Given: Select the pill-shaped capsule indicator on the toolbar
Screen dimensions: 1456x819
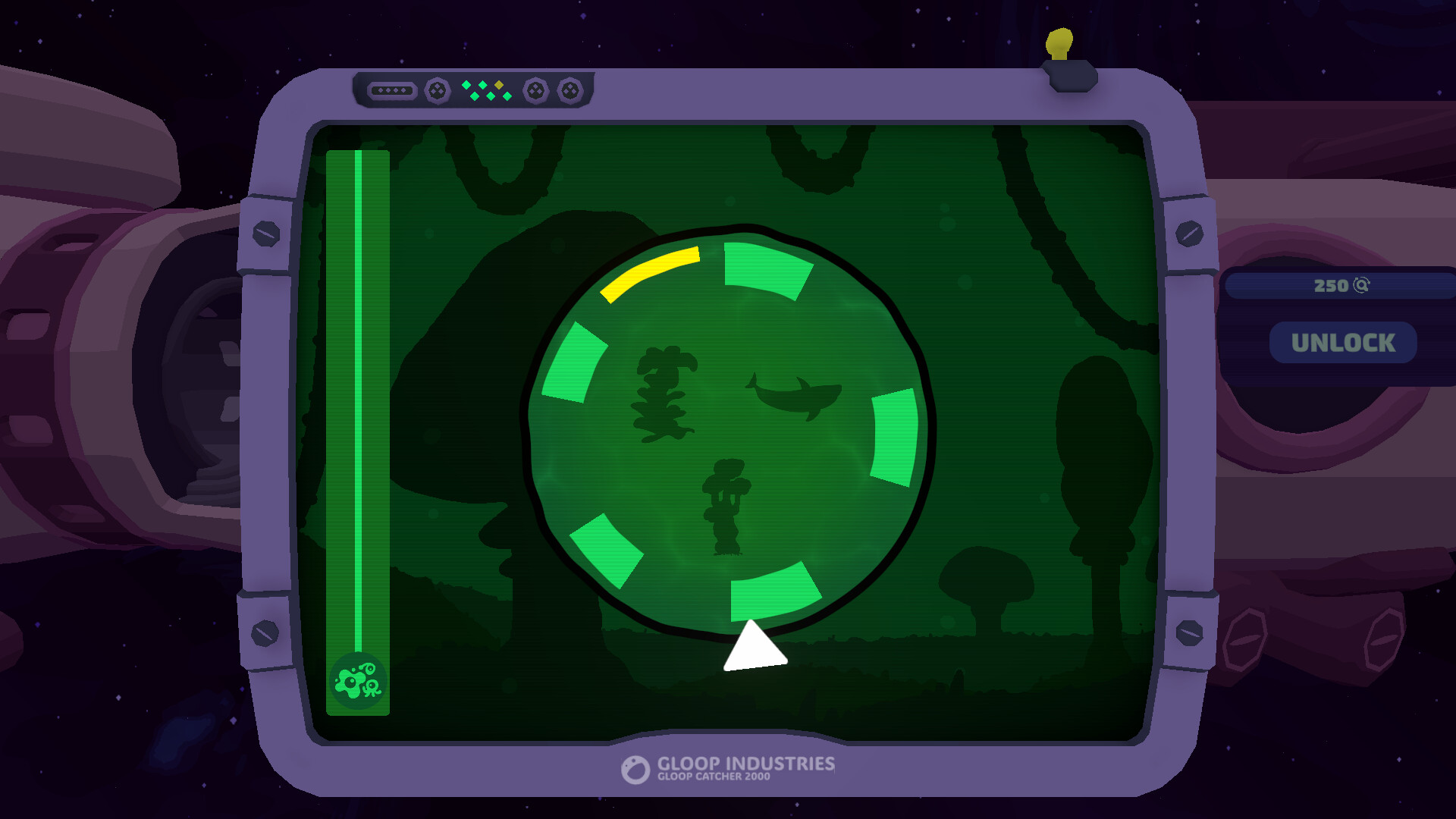Looking at the screenshot, I should [x=392, y=90].
